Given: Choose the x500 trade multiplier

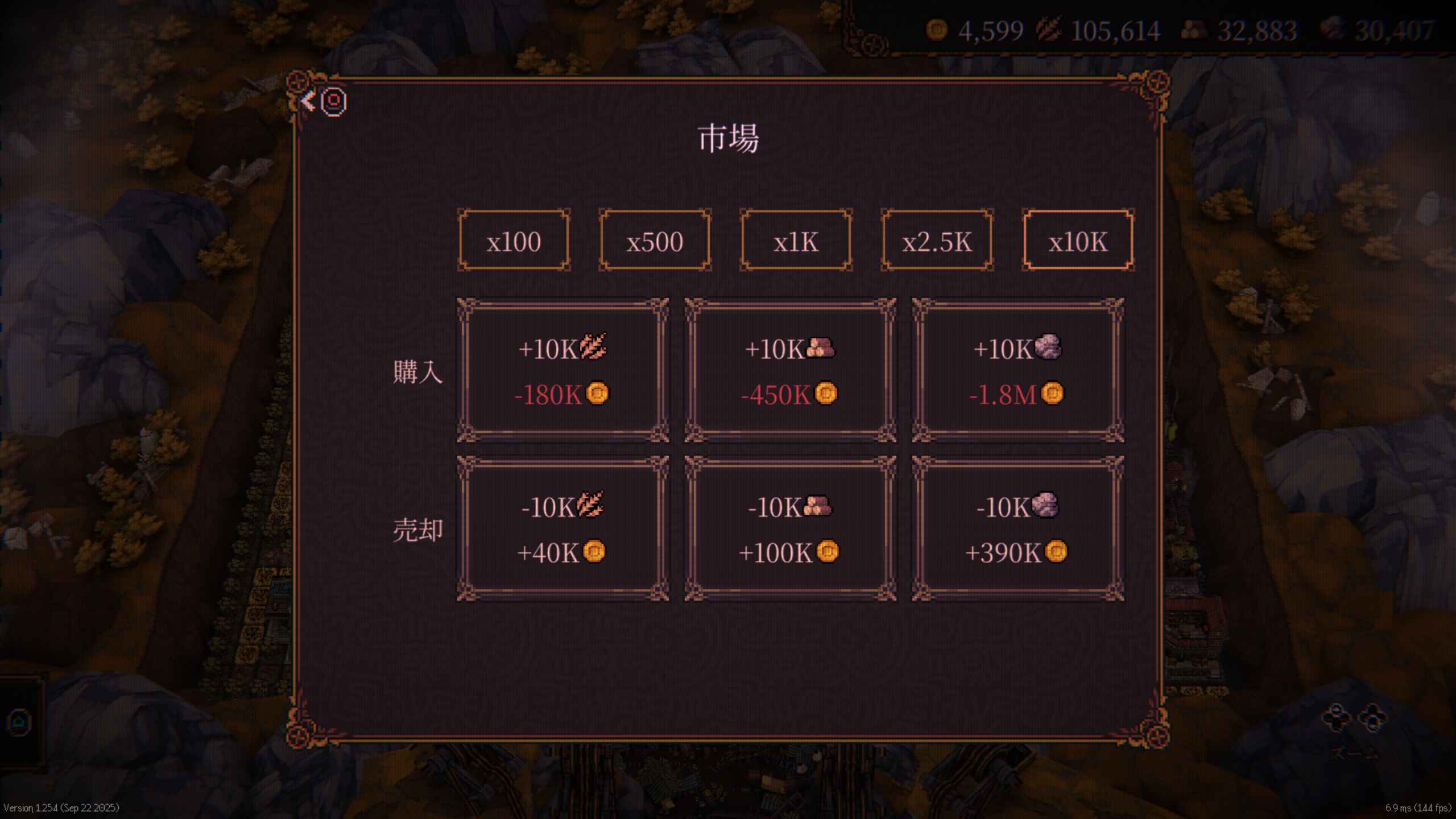Looking at the screenshot, I should (655, 241).
